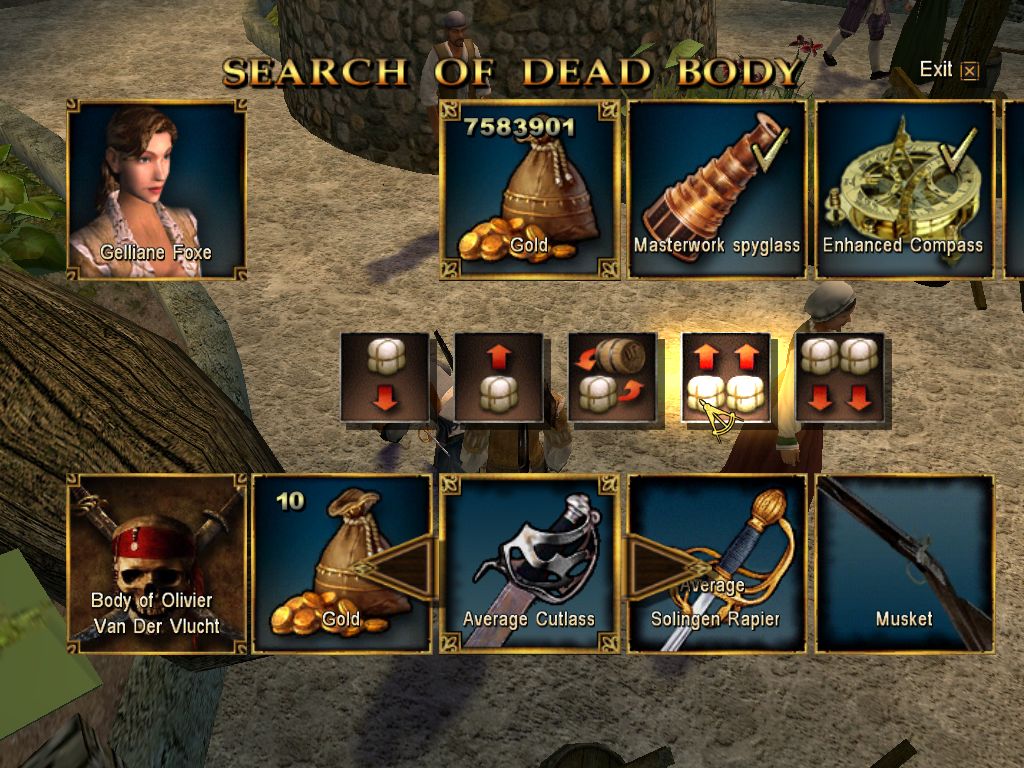Give all items with double down-arrows
Viewport: 1024px width, 768px height.
pyautogui.click(x=840, y=377)
